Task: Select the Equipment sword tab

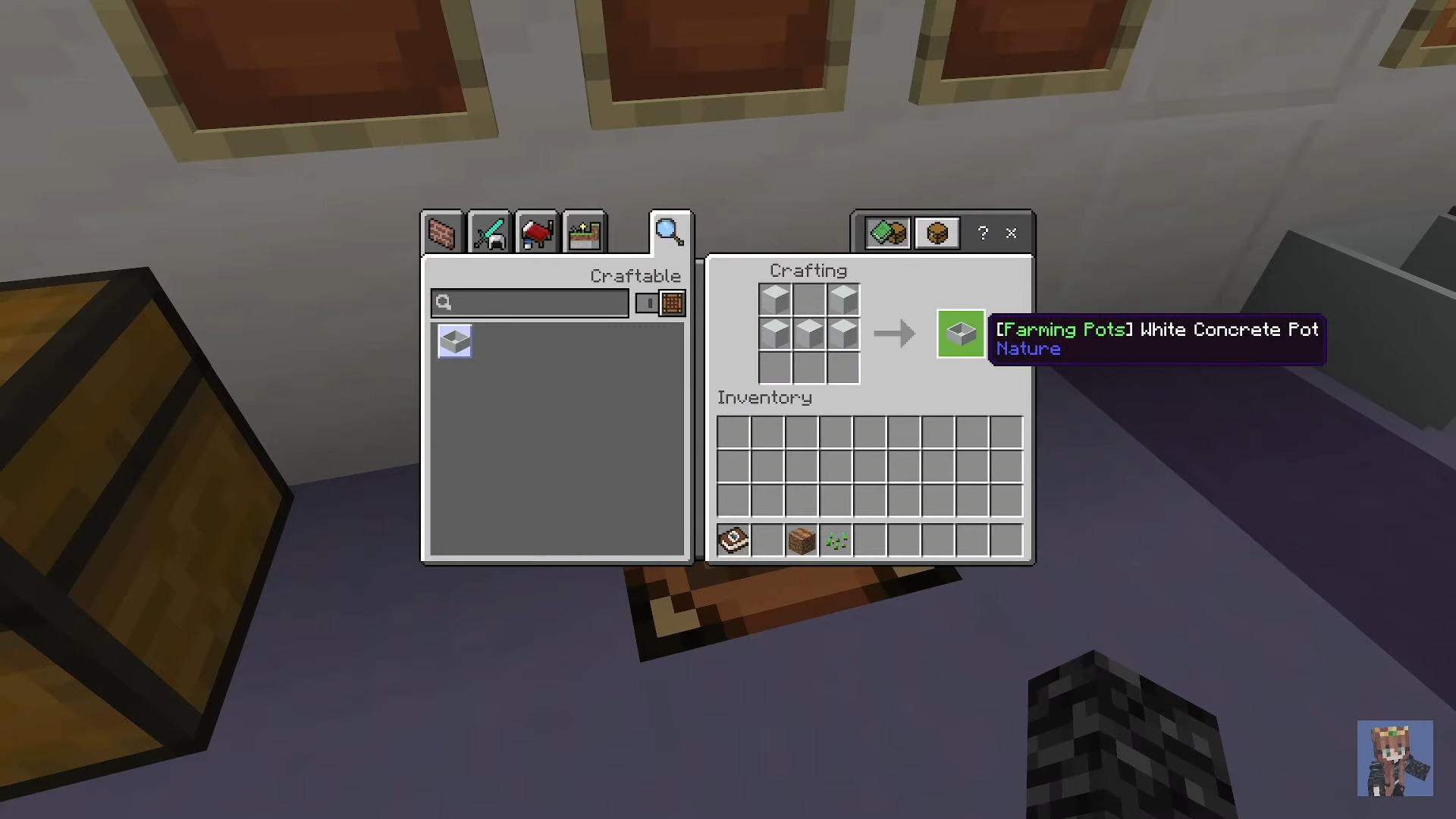Action: (489, 232)
